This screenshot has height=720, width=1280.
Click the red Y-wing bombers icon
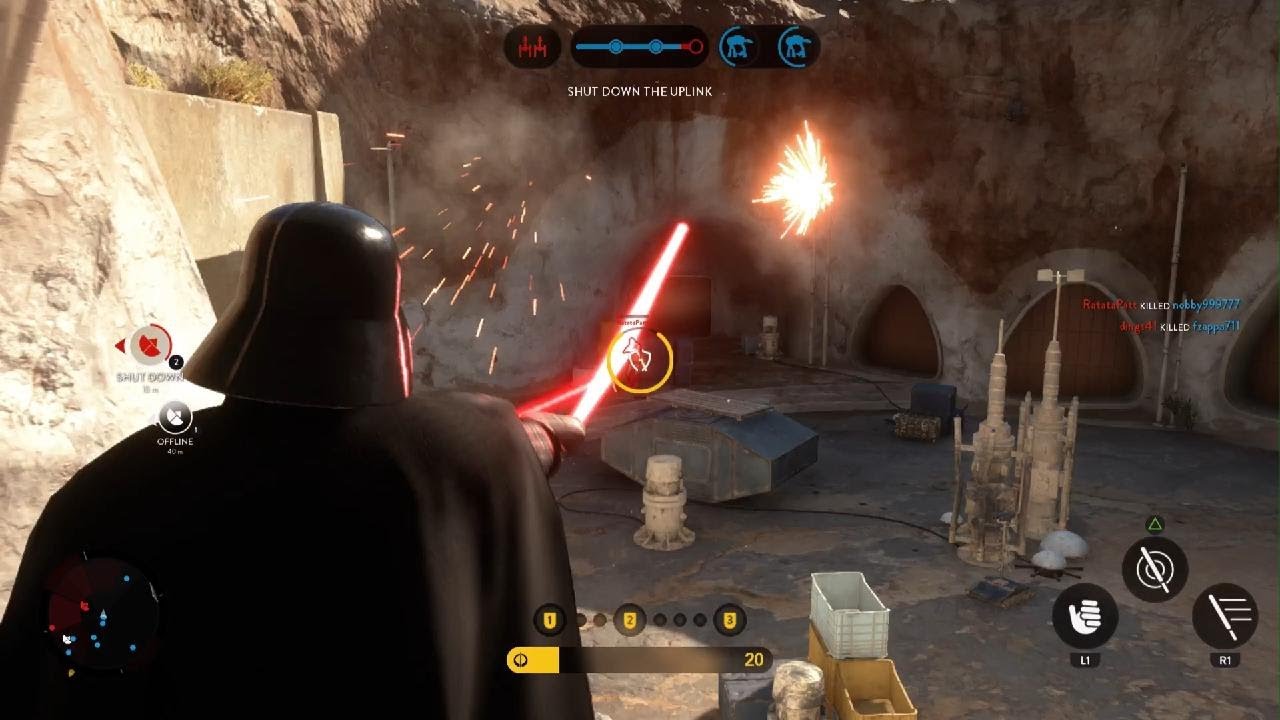[532, 47]
